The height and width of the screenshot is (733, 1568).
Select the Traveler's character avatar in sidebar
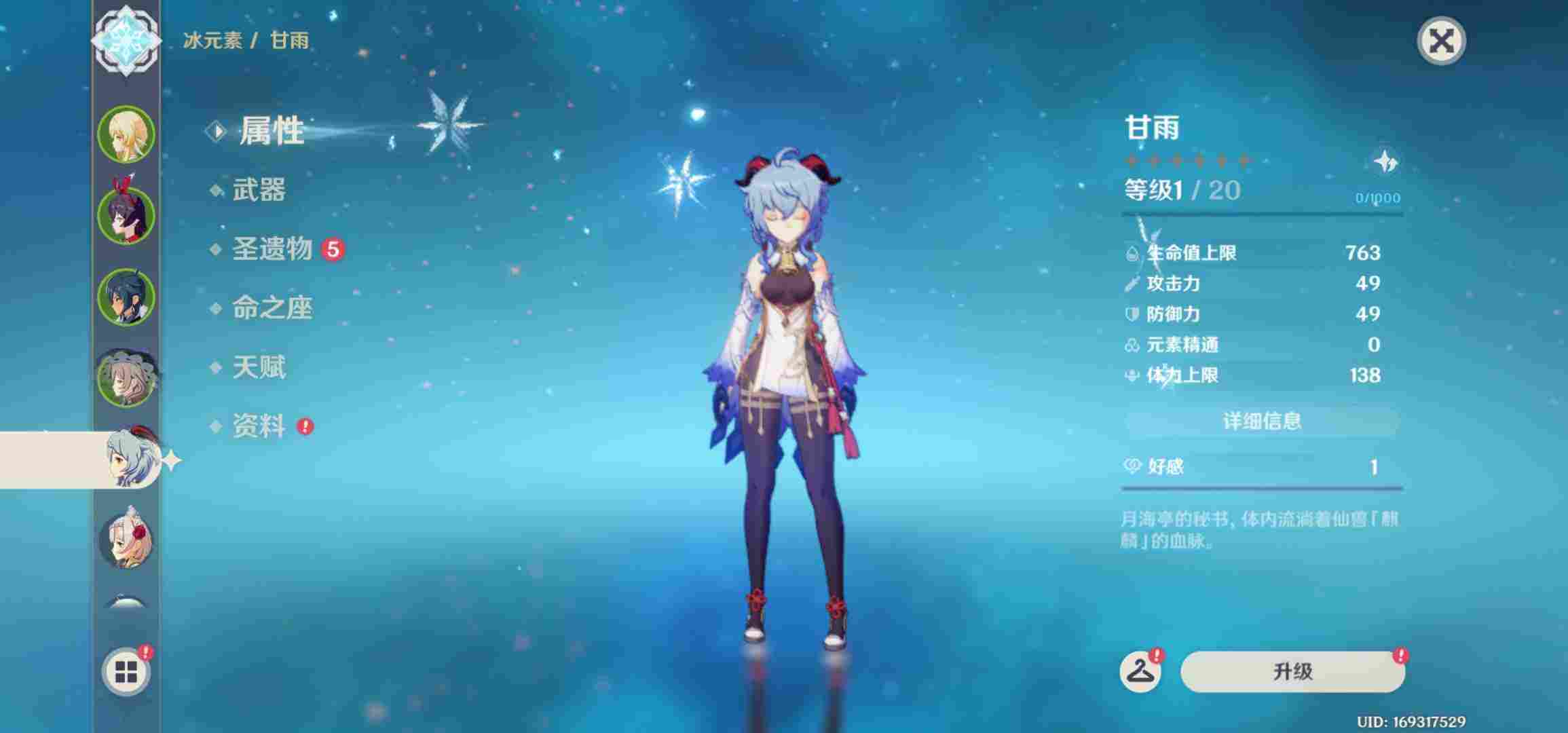pos(126,133)
